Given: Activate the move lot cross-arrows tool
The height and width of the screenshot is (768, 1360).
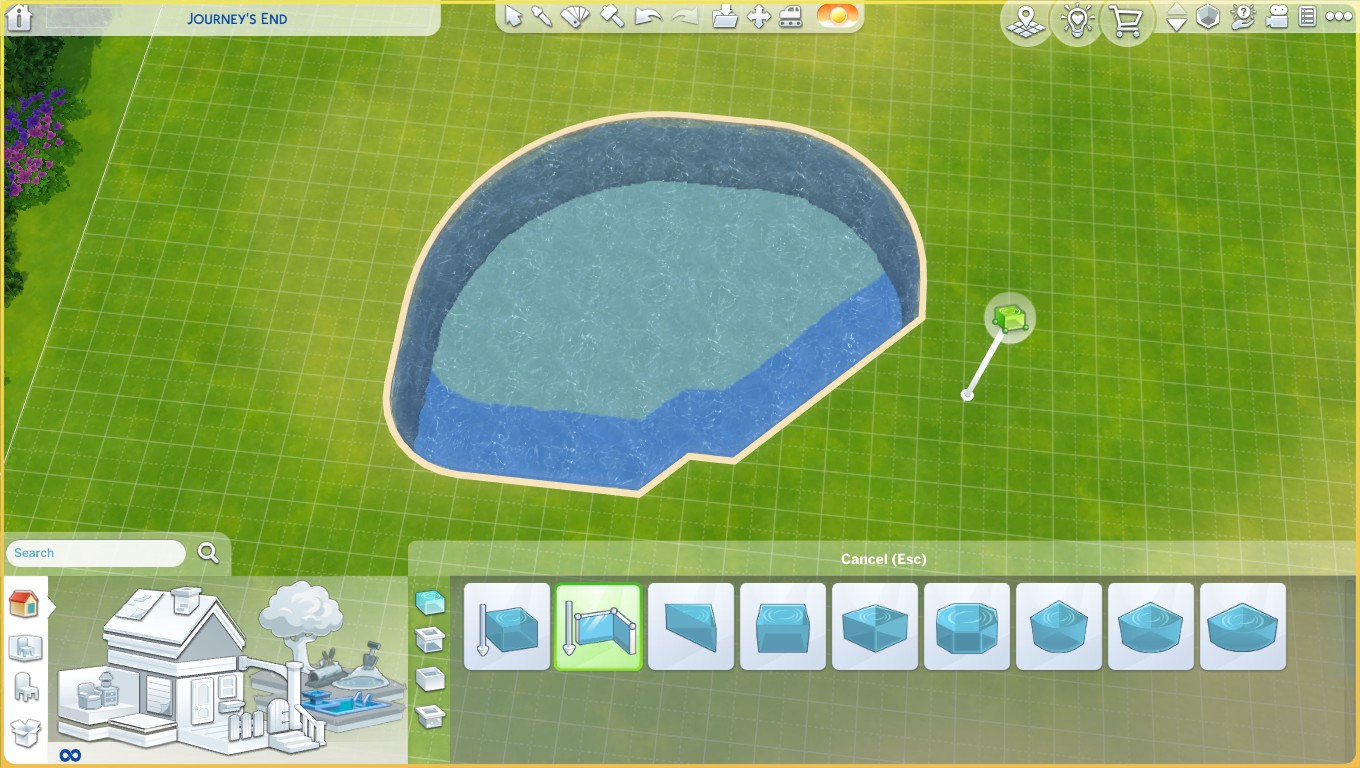Looking at the screenshot, I should [x=758, y=16].
